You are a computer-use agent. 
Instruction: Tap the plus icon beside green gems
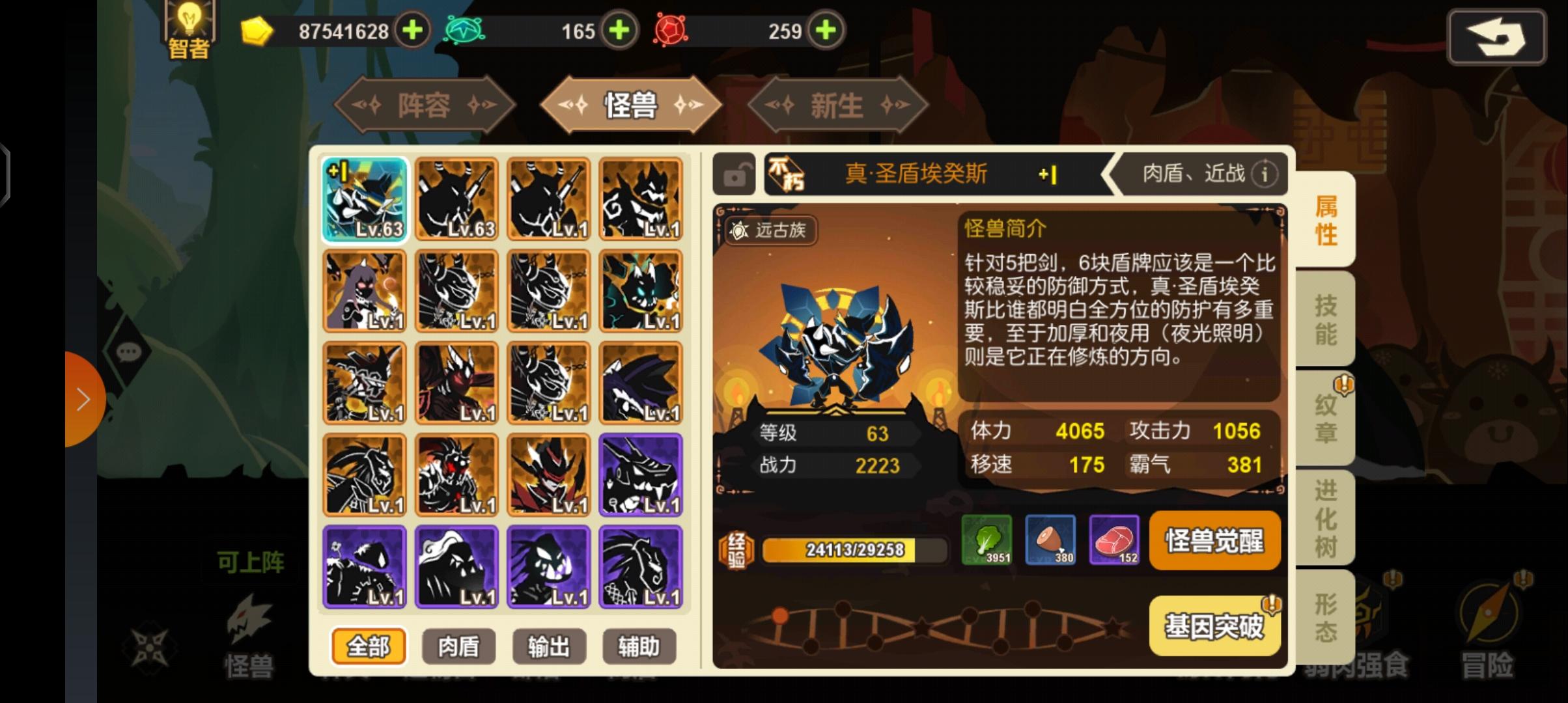pos(620,31)
